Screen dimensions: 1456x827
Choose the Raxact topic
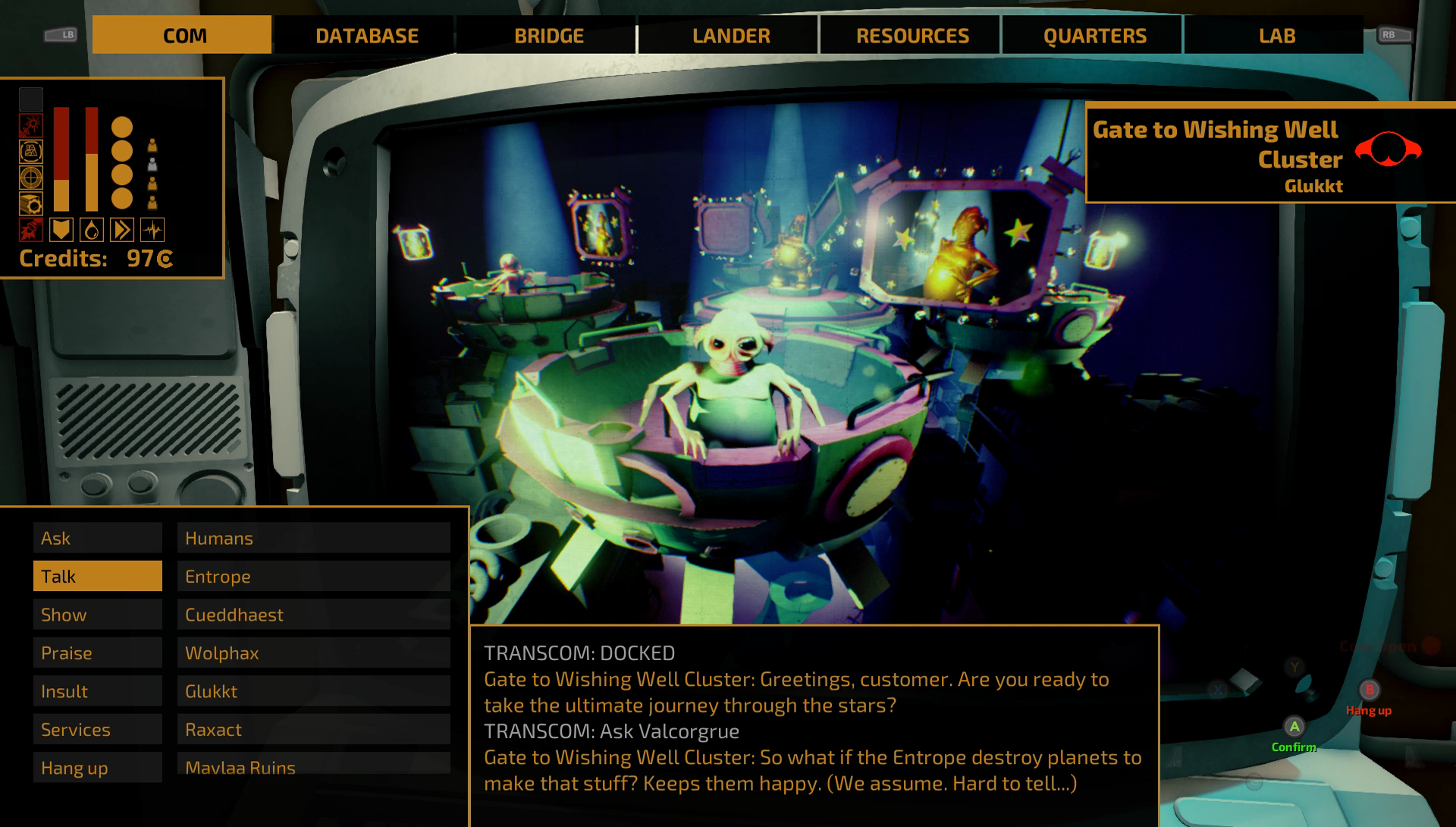[314, 730]
